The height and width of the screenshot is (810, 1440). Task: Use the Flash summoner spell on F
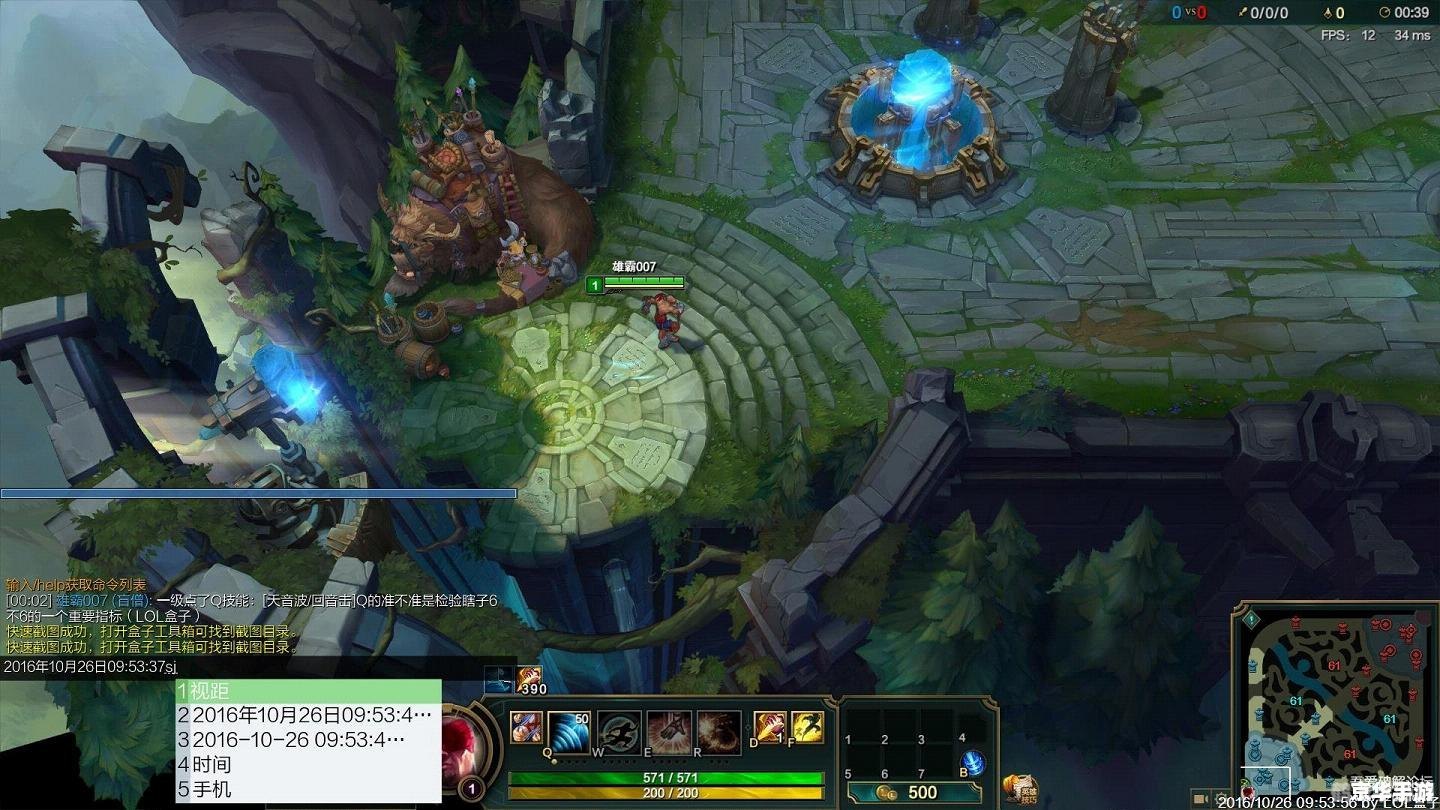tap(807, 728)
